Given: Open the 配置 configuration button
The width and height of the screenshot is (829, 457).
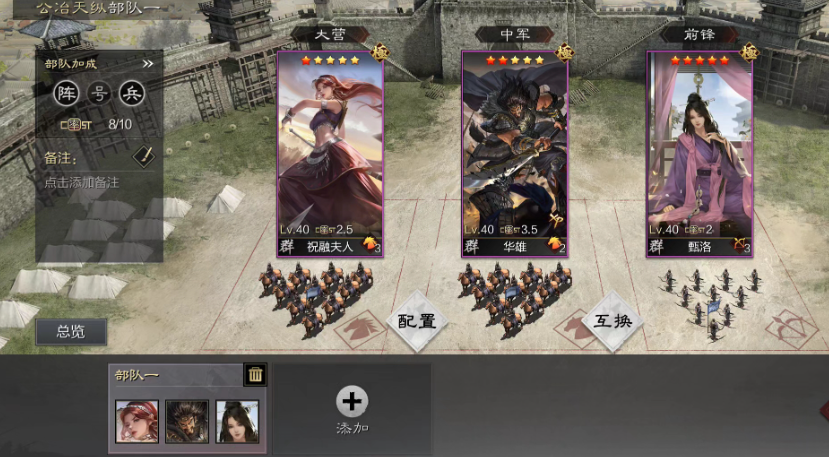Looking at the screenshot, I should click(x=417, y=321).
